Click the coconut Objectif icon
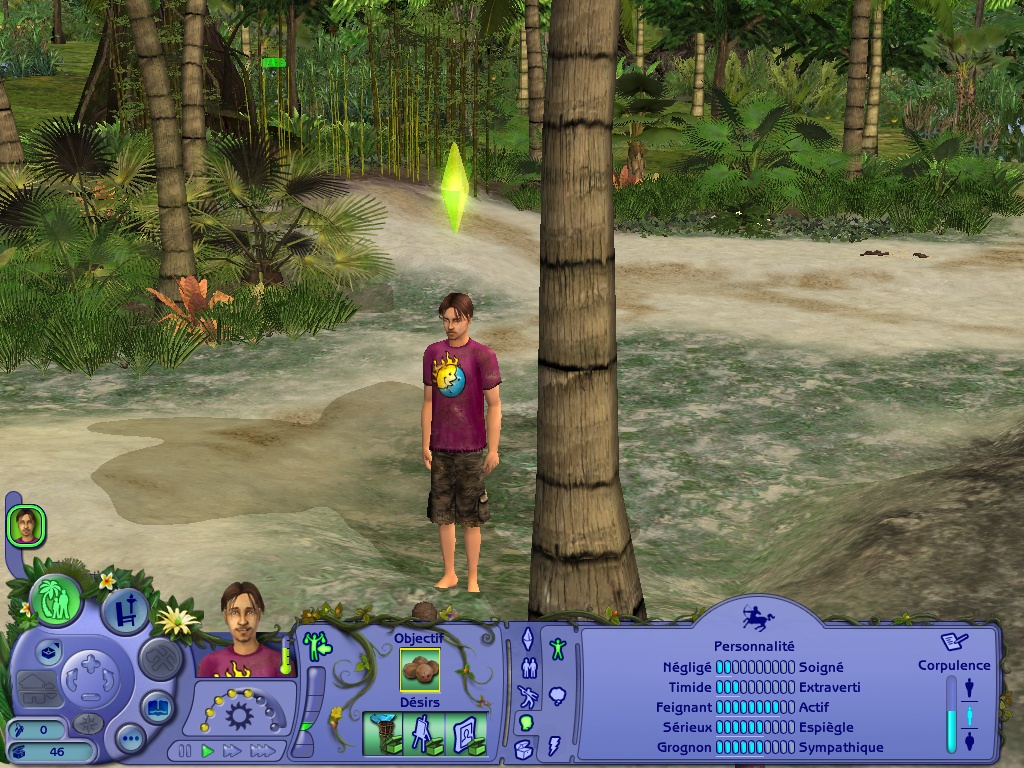The height and width of the screenshot is (768, 1024). pos(420,670)
